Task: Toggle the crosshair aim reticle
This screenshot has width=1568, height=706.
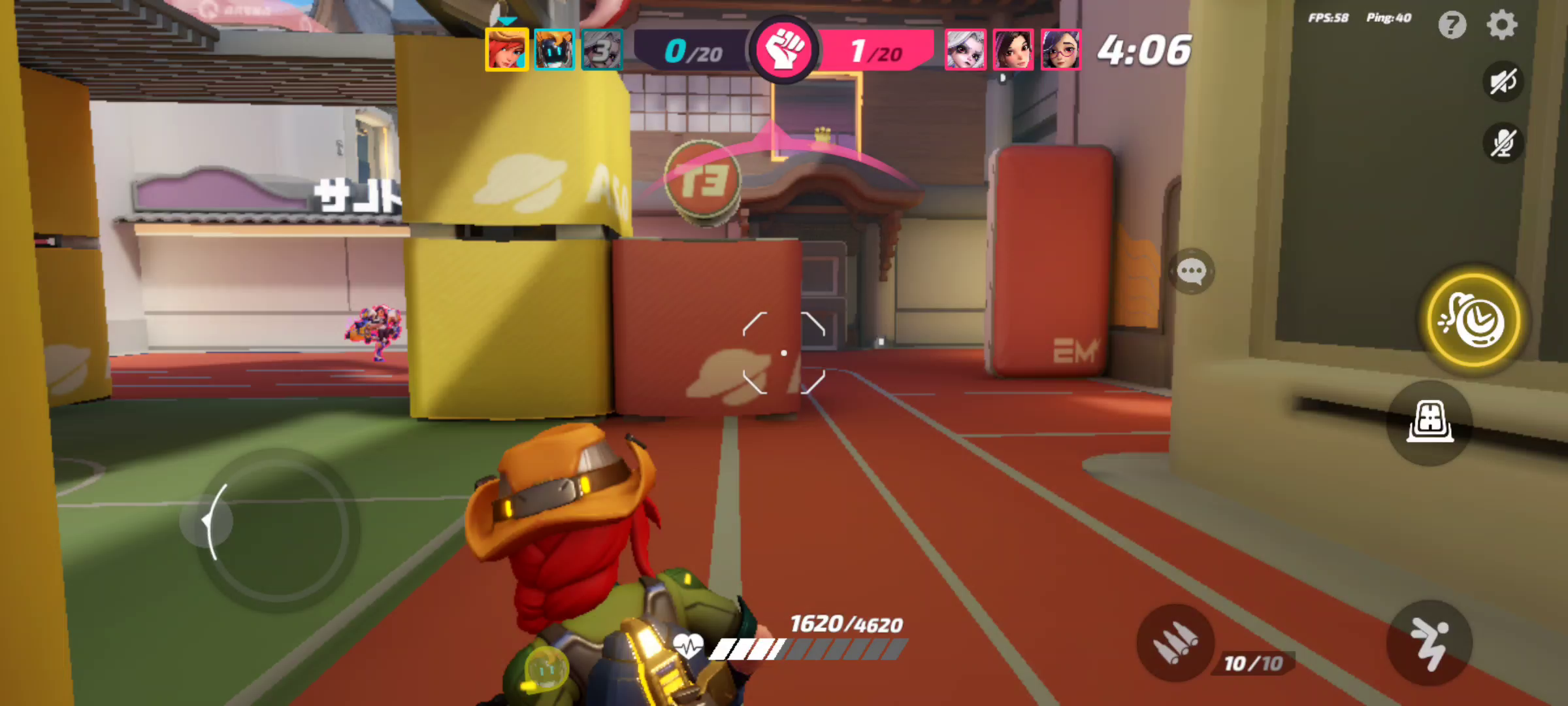Action: tap(784, 352)
